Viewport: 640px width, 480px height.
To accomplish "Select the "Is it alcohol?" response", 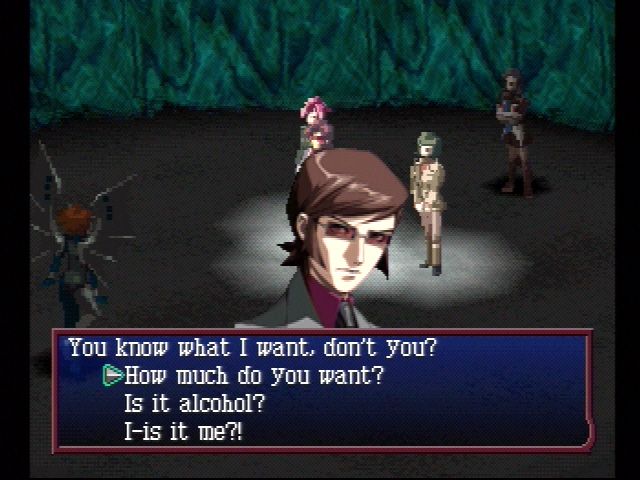I will pos(194,405).
